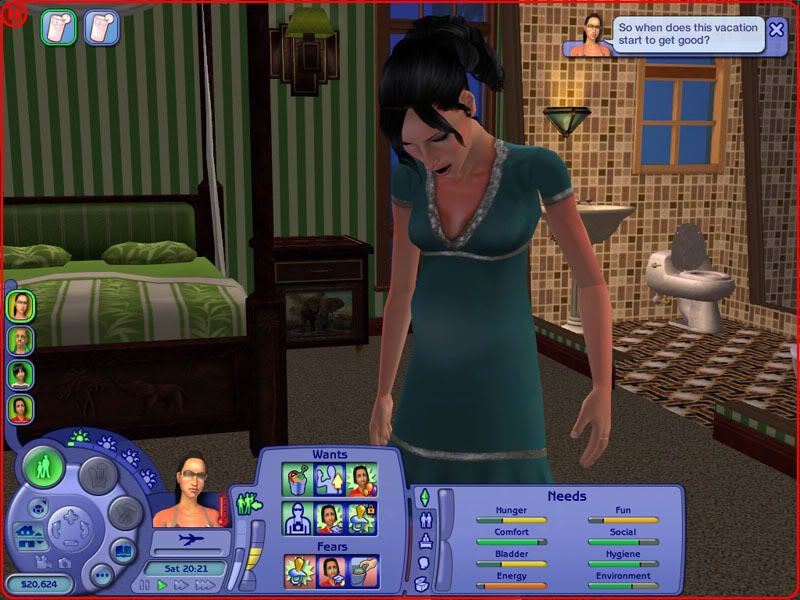
Task: Switch to the Personality head tab
Action: coord(423,562)
